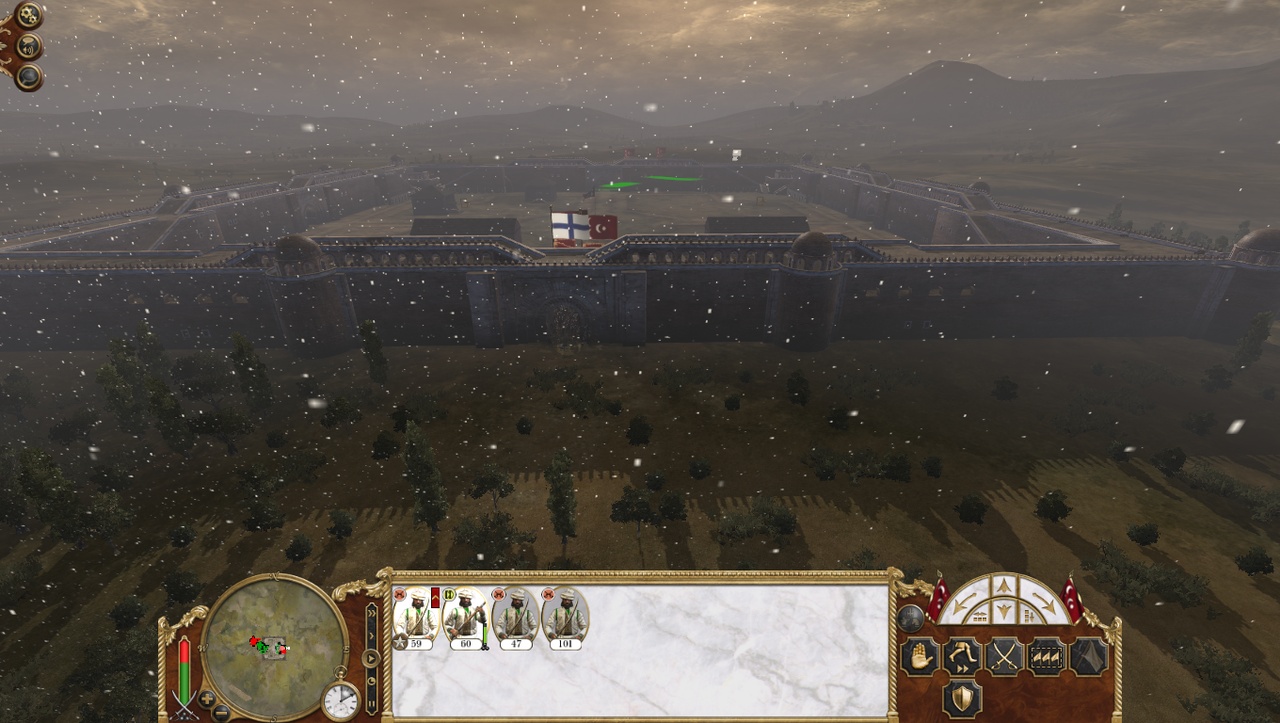The width and height of the screenshot is (1280, 723).
Task: Open the gears options menu
Action: pos(28,15)
